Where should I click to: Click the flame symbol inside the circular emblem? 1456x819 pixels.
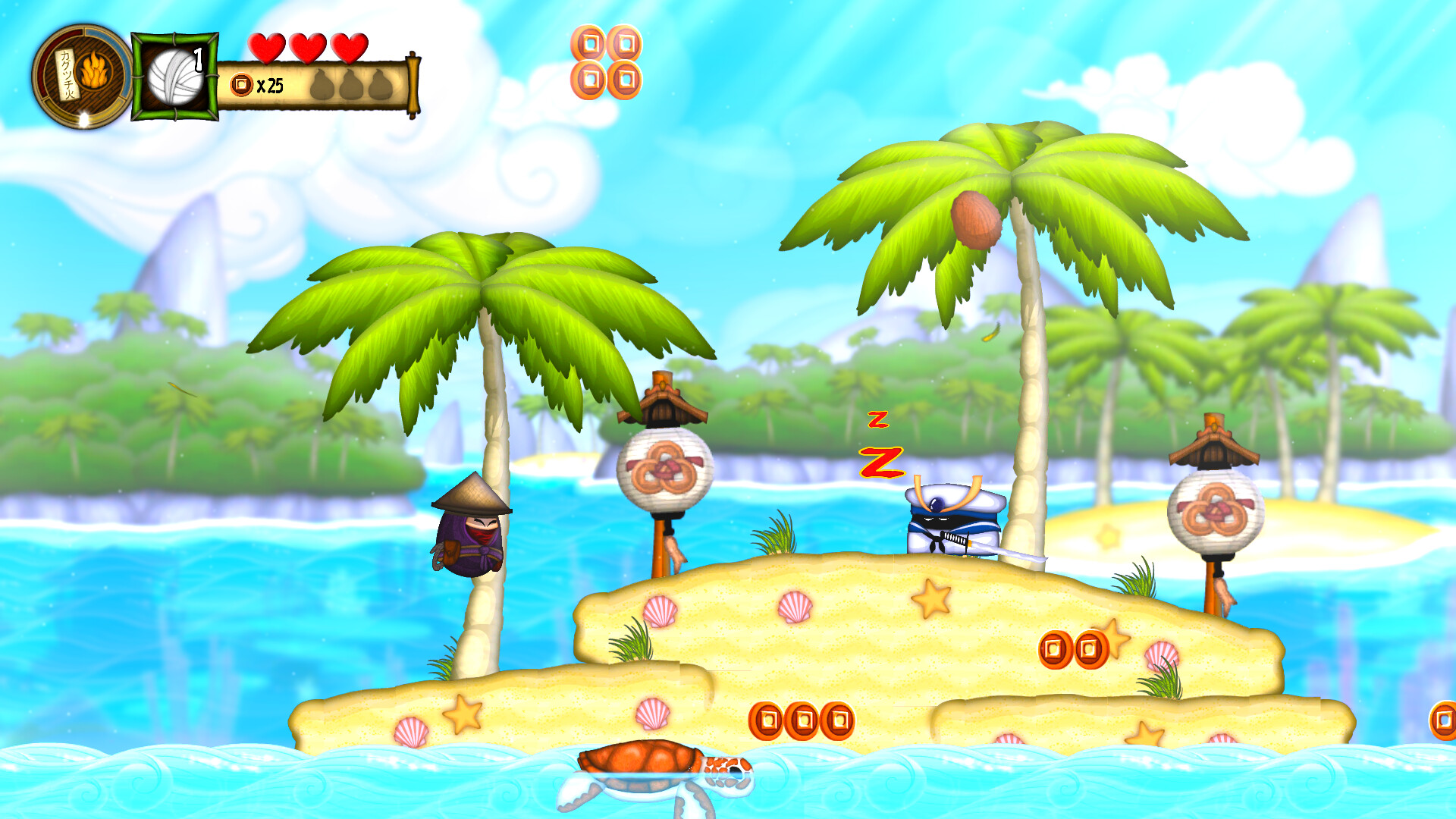(x=96, y=70)
